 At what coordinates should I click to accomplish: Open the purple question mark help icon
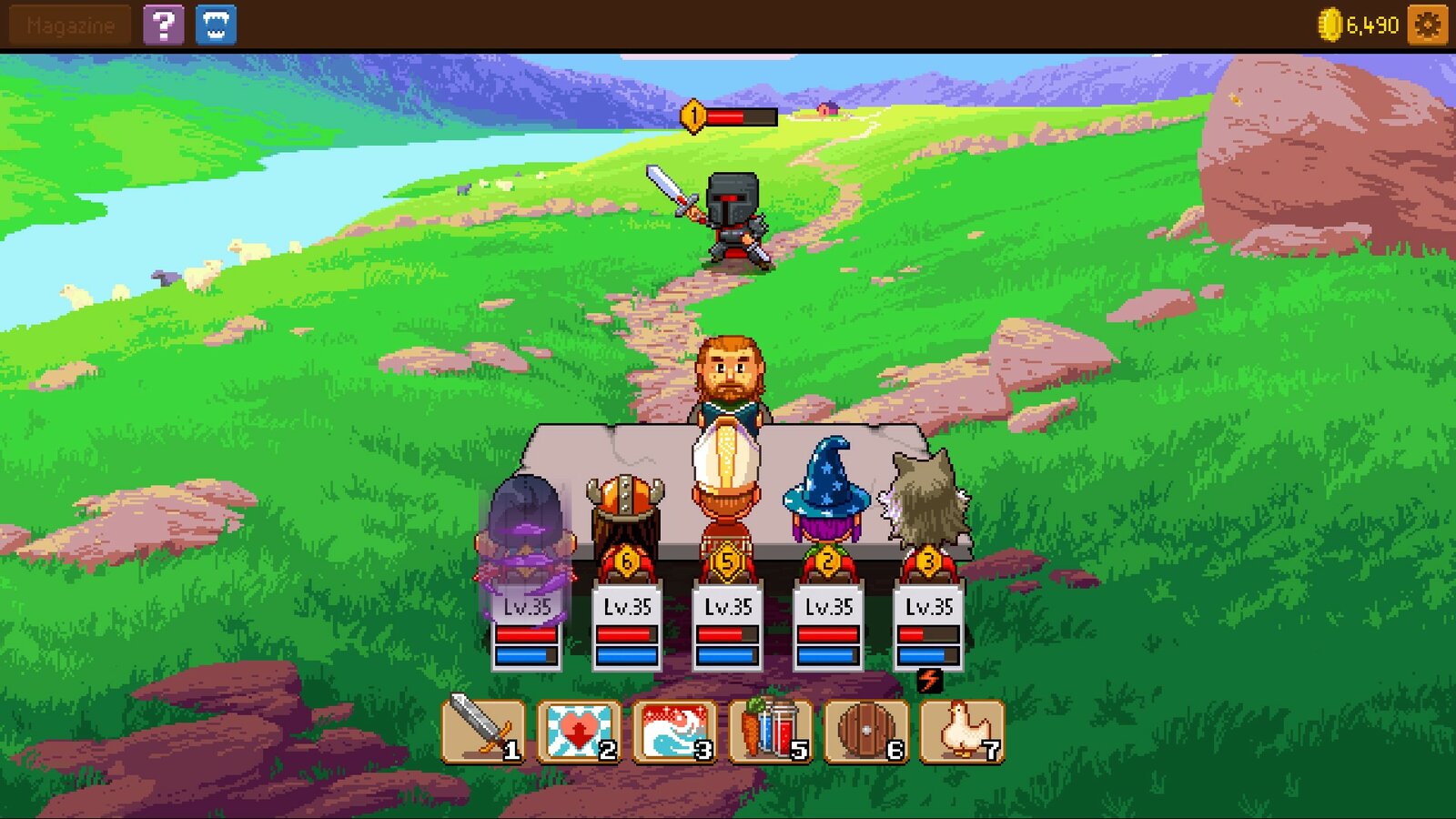pos(162,24)
